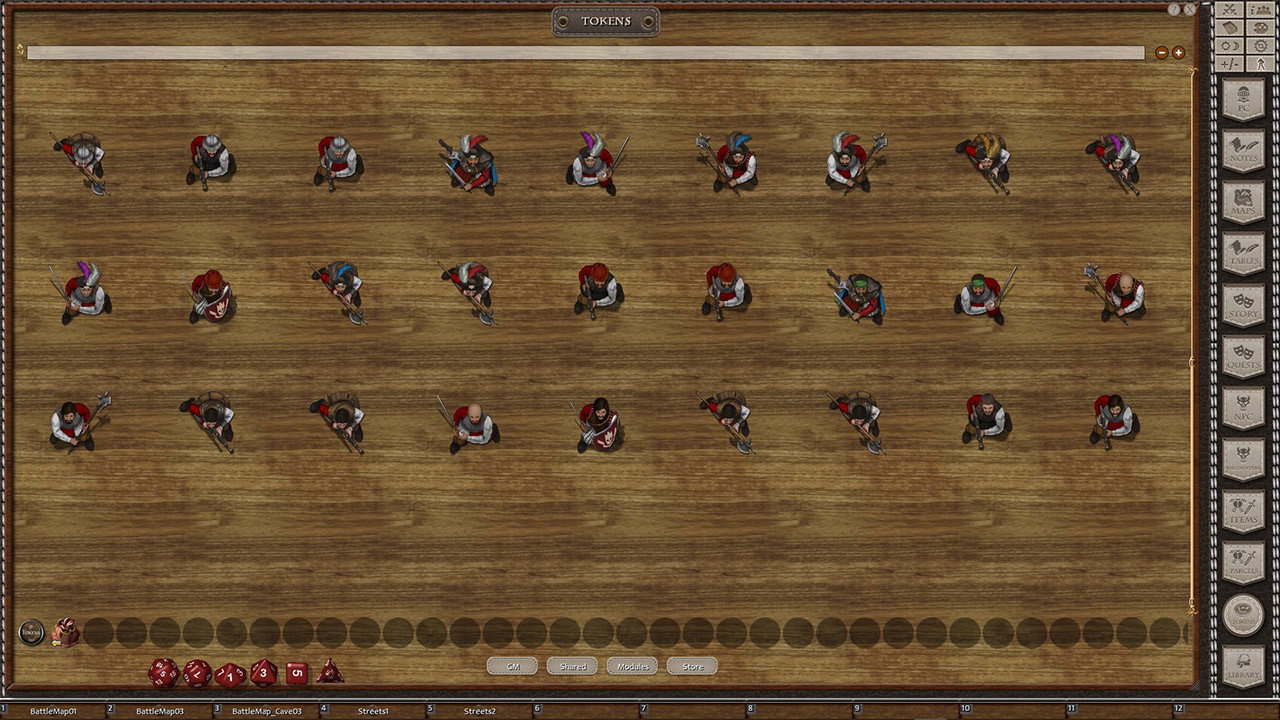Open the PC characters panel
1280x720 pixels.
click(x=1243, y=97)
